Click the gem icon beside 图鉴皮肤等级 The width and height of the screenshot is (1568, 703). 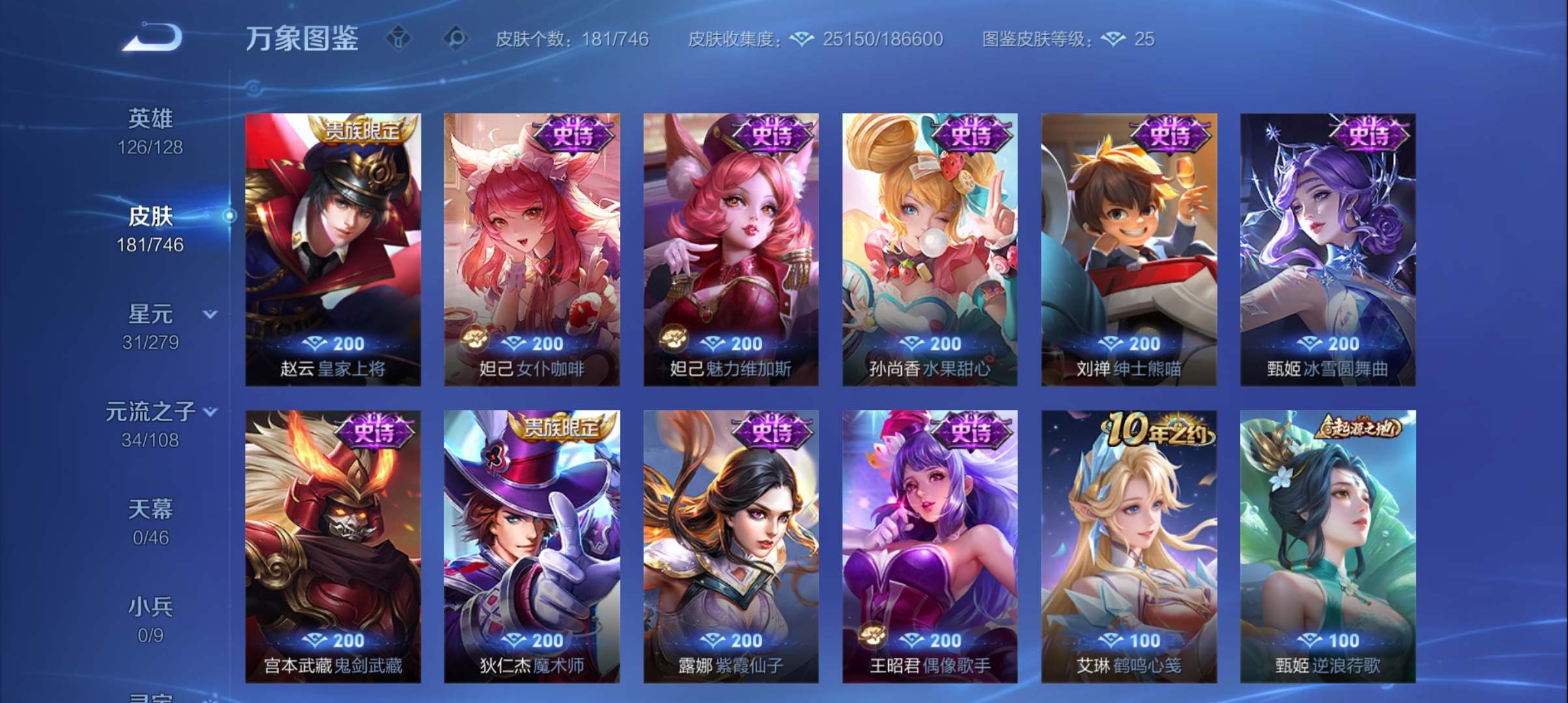pos(1114,39)
